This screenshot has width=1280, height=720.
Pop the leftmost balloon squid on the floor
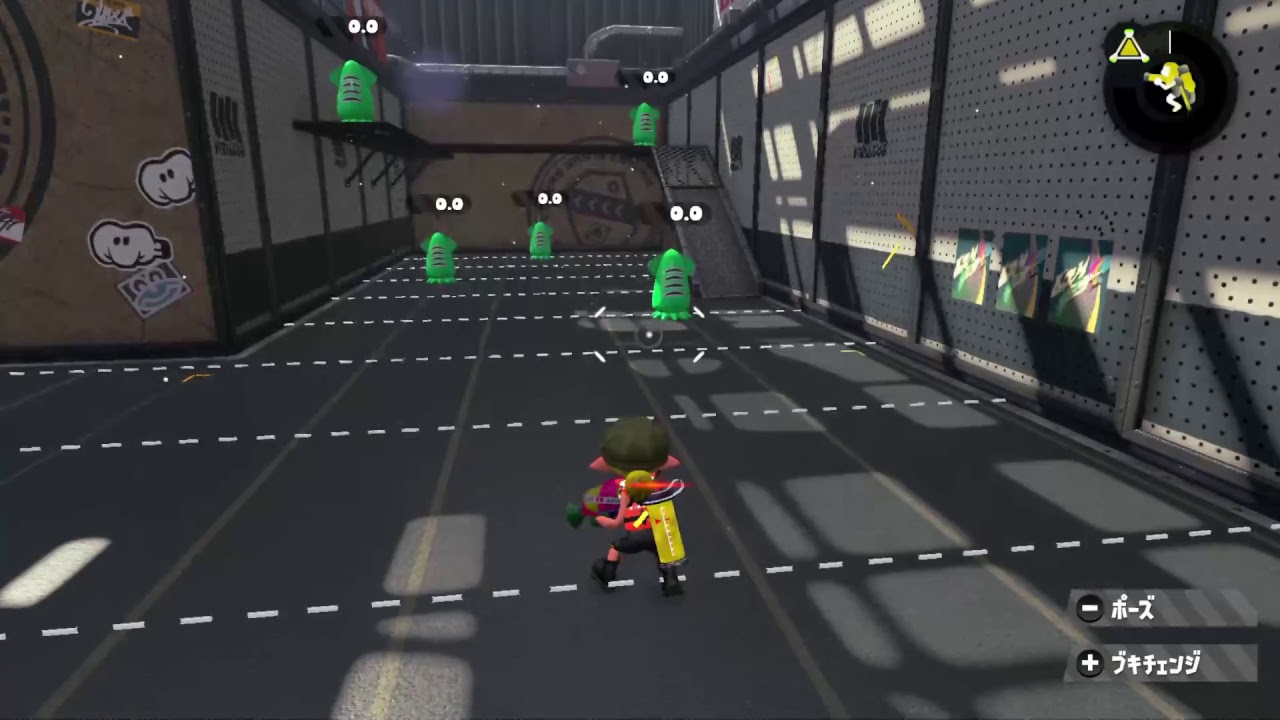coord(438,260)
